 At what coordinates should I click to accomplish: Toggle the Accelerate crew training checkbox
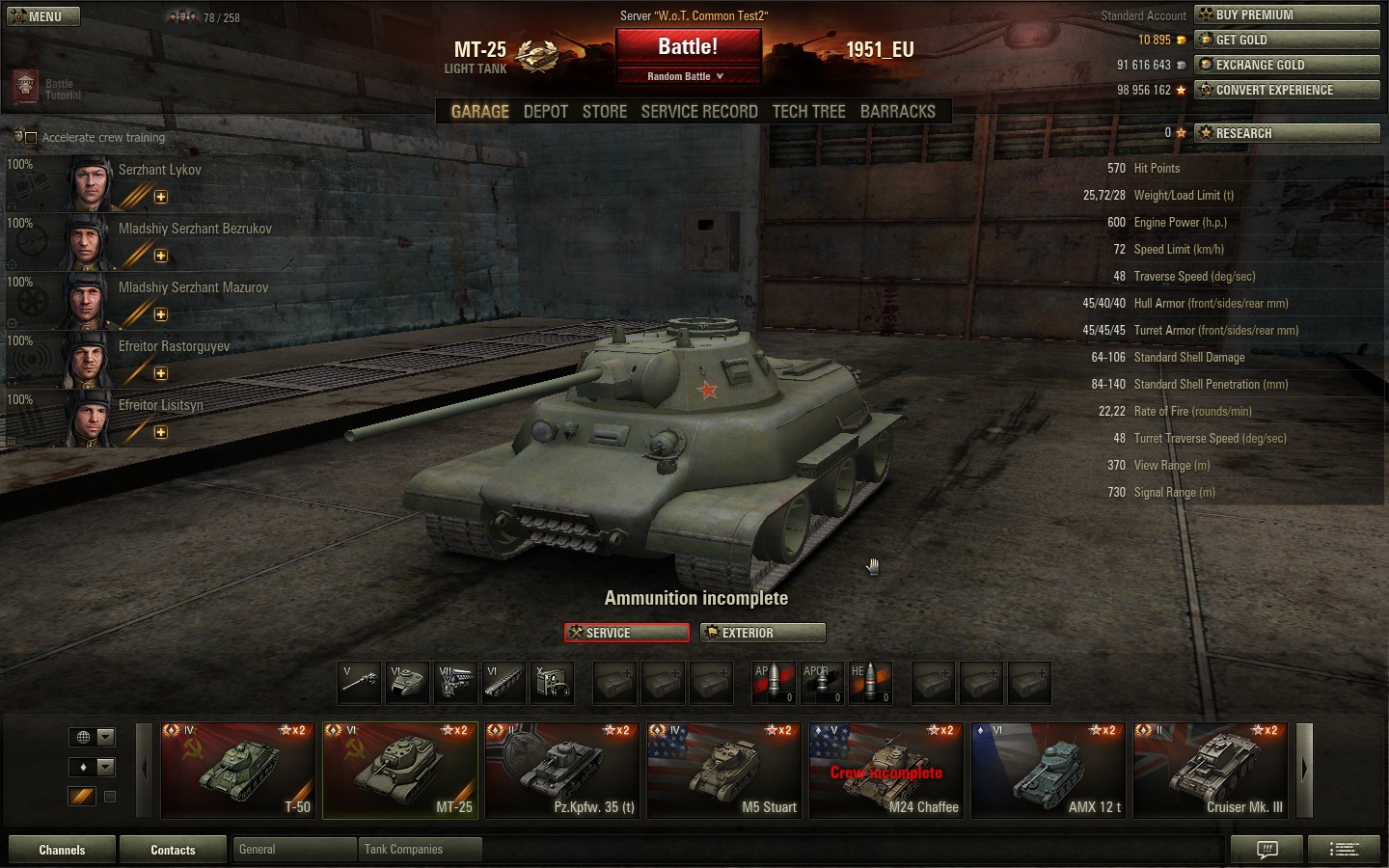[x=31, y=138]
